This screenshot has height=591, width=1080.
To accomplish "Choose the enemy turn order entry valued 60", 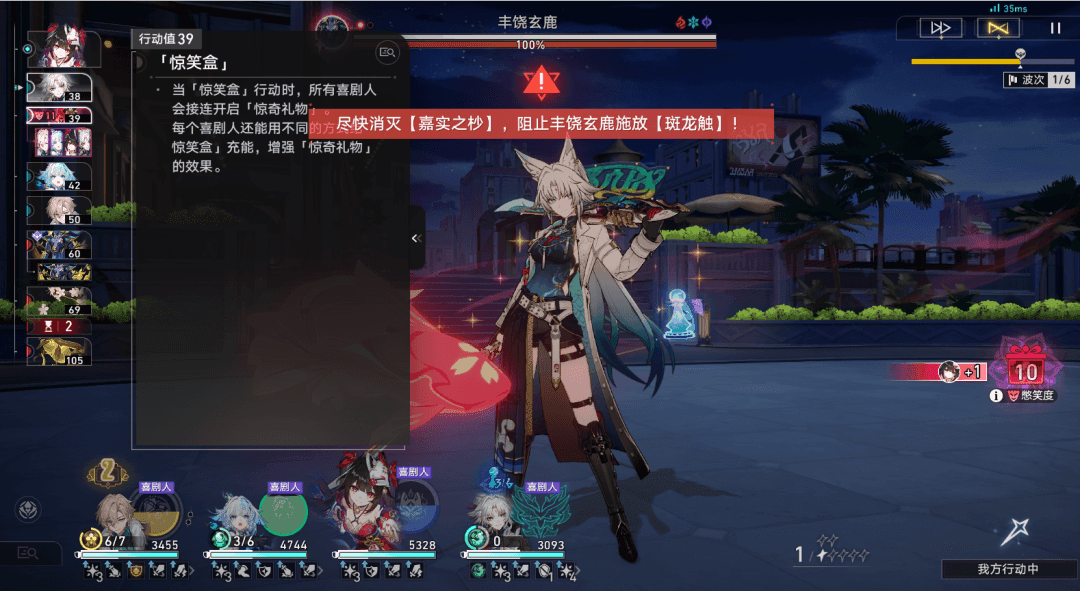I will pos(59,246).
